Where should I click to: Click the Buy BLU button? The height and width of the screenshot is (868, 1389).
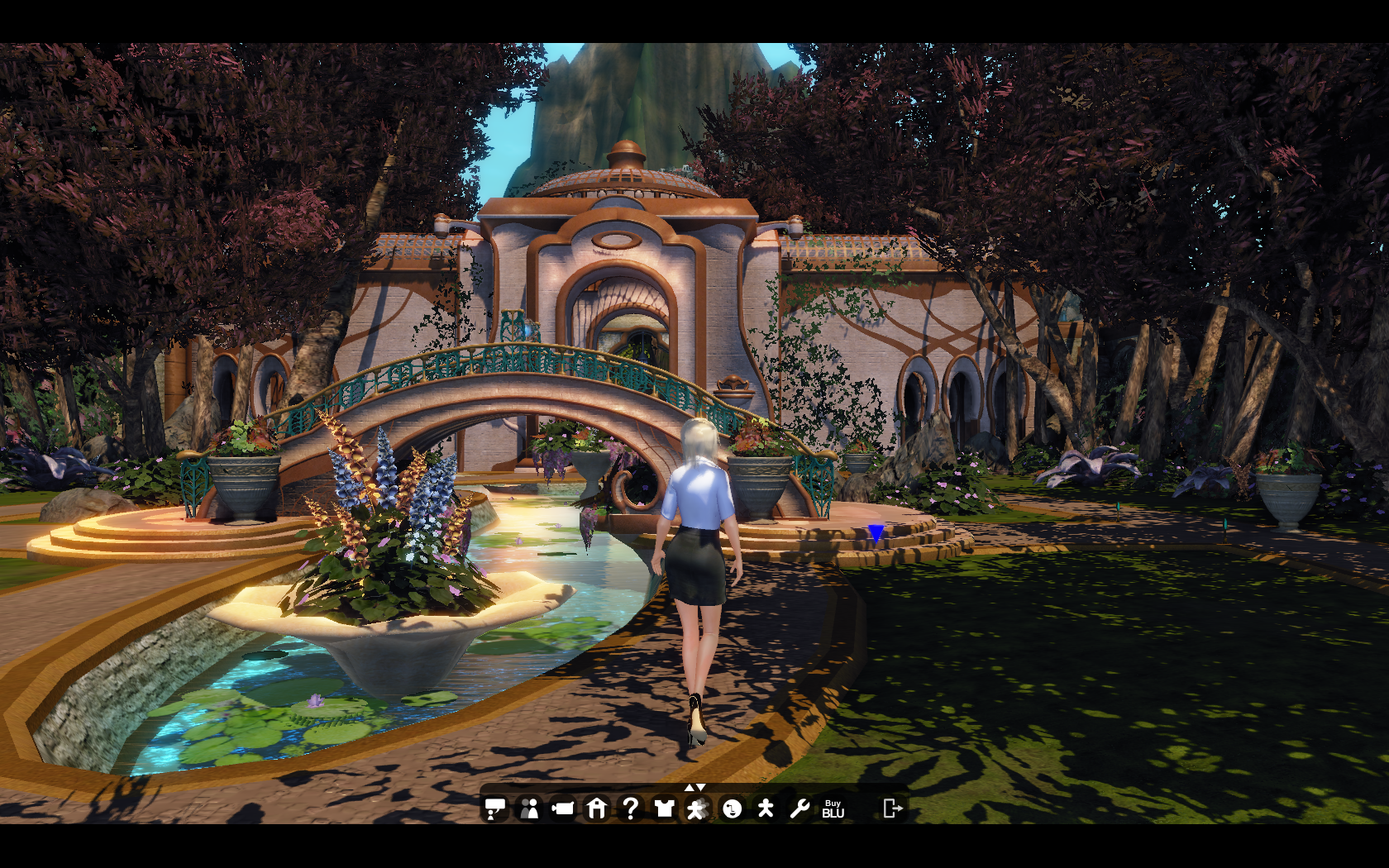click(833, 808)
